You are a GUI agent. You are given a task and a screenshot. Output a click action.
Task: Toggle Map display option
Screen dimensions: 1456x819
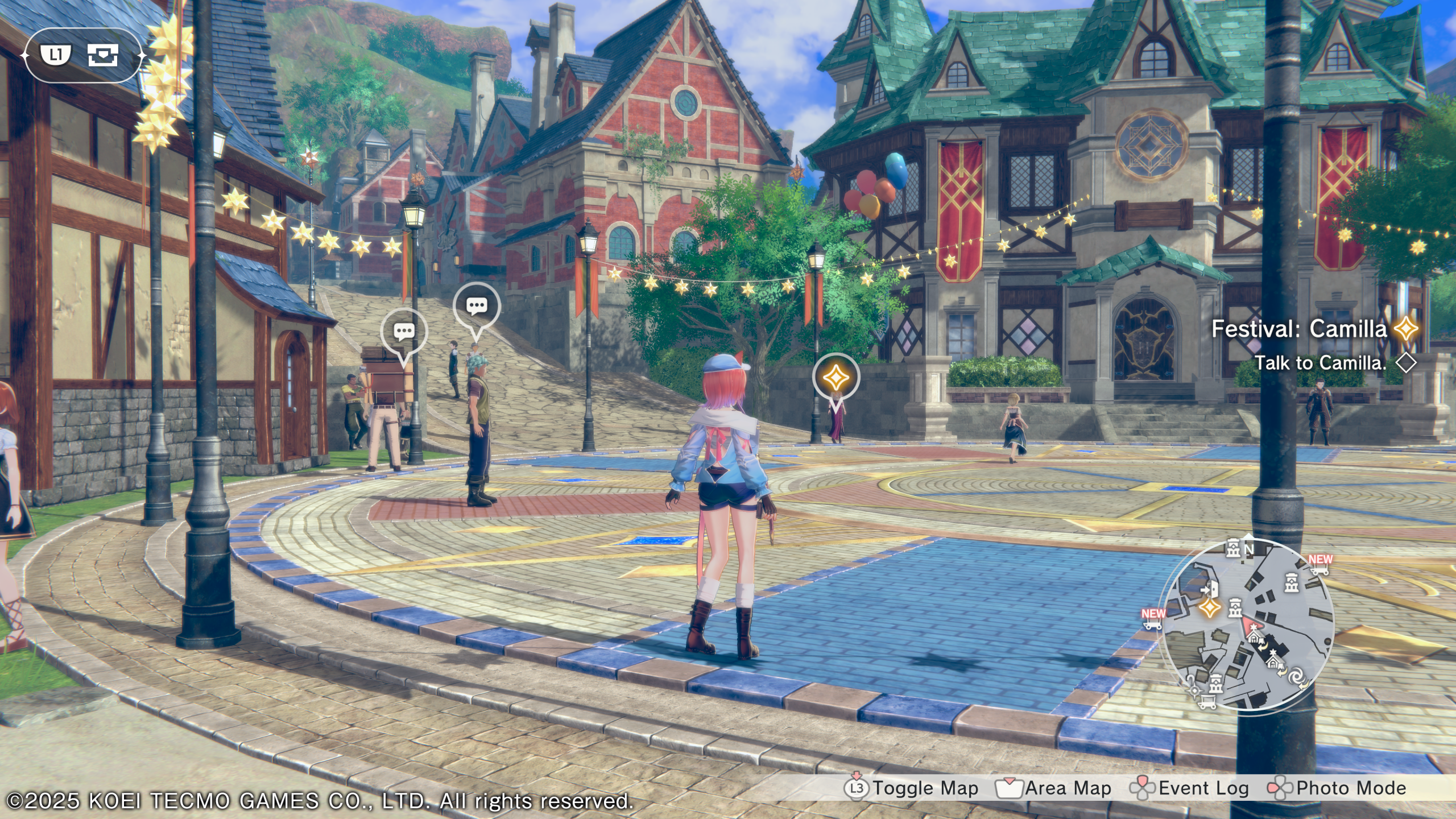[x=912, y=788]
